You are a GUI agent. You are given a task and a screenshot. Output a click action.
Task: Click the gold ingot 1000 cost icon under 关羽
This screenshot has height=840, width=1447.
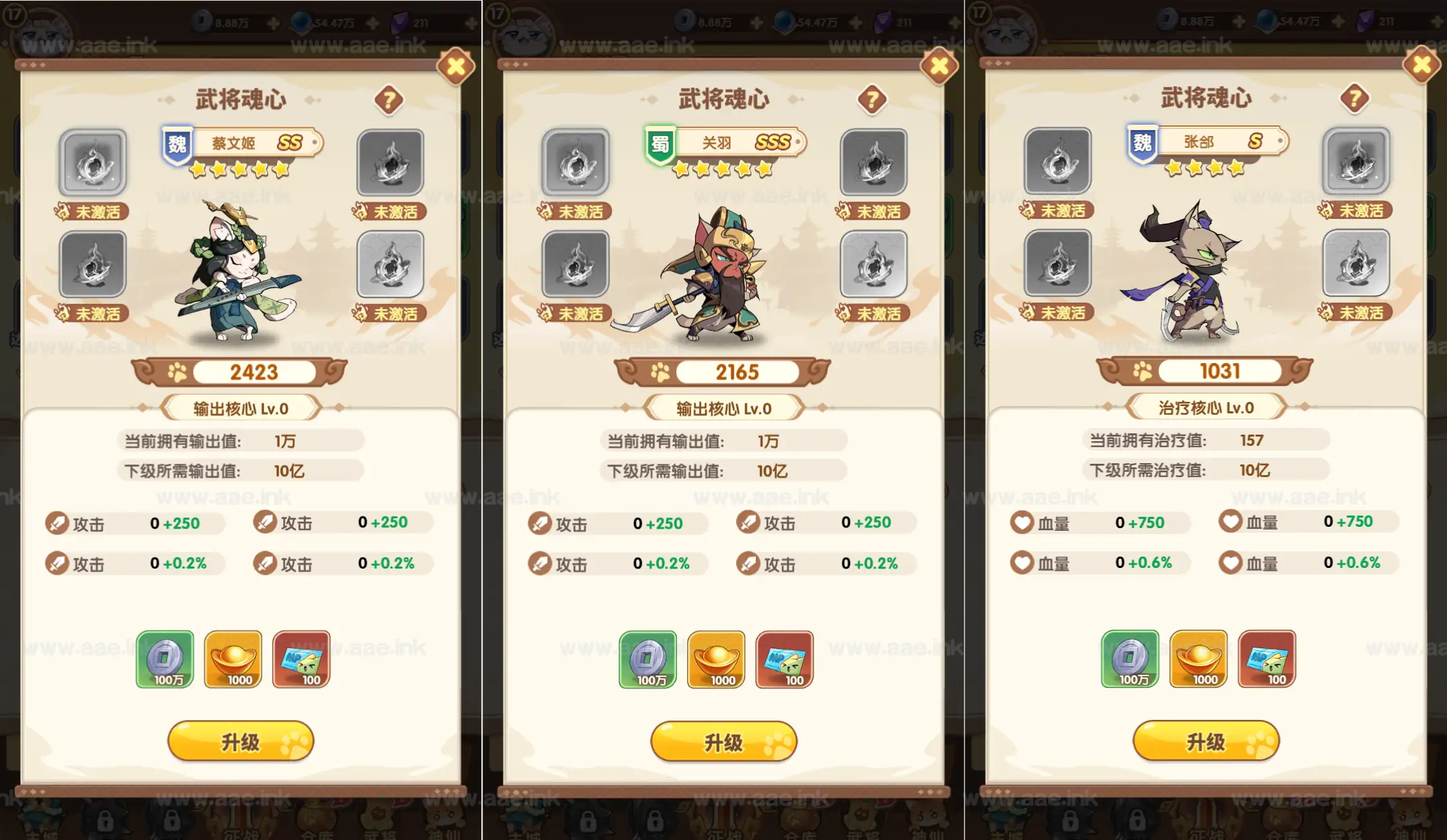click(716, 659)
